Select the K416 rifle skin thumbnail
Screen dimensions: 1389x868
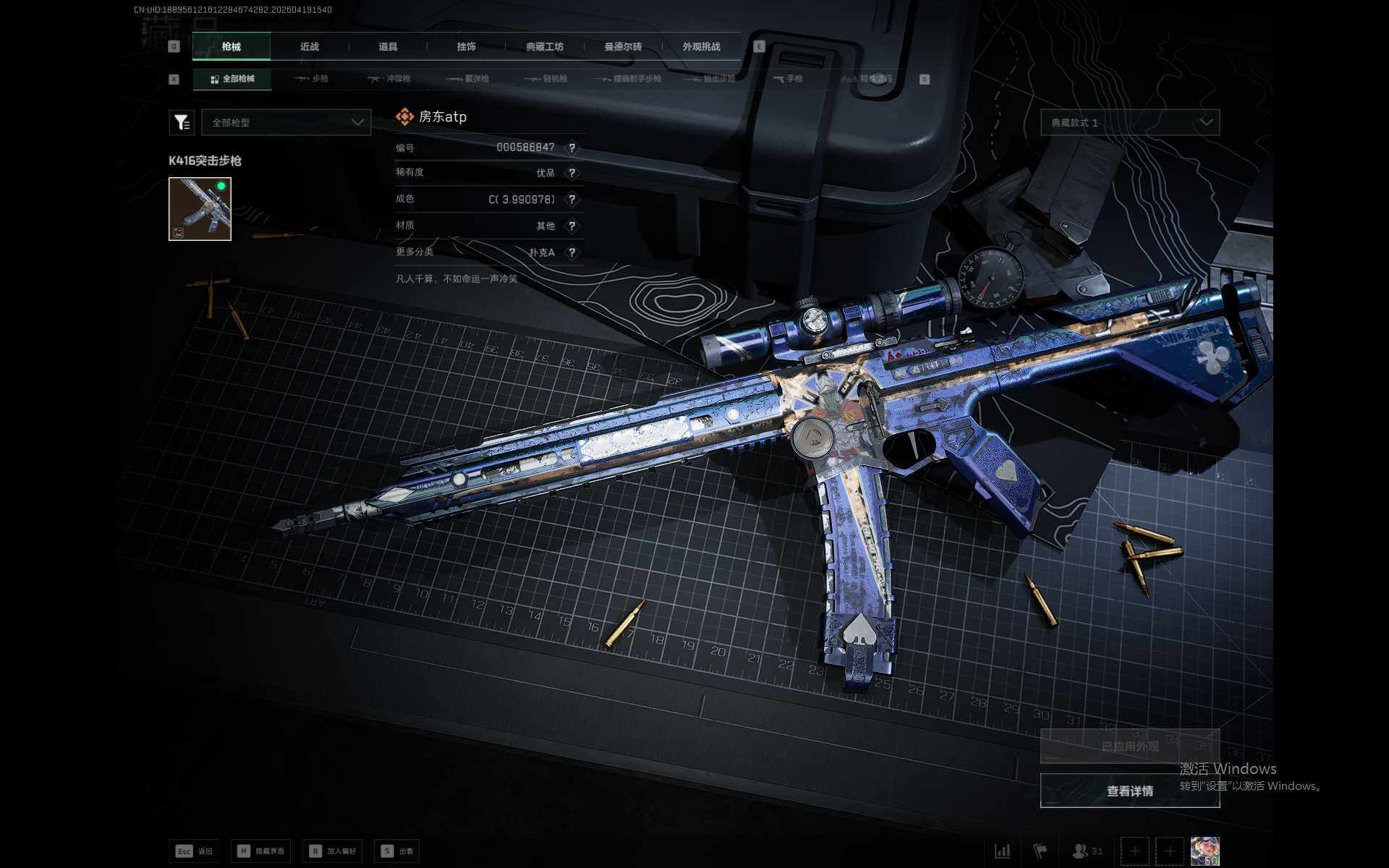coord(200,209)
